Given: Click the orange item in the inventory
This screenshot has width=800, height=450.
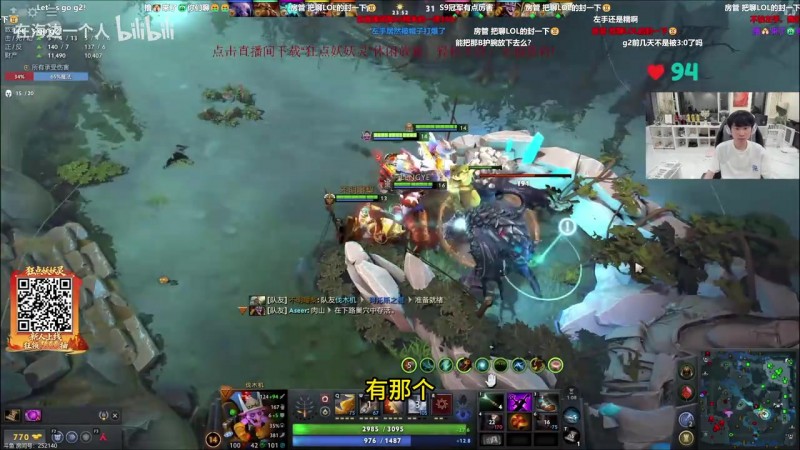Looking at the screenshot, I should pyautogui.click(x=519, y=422).
